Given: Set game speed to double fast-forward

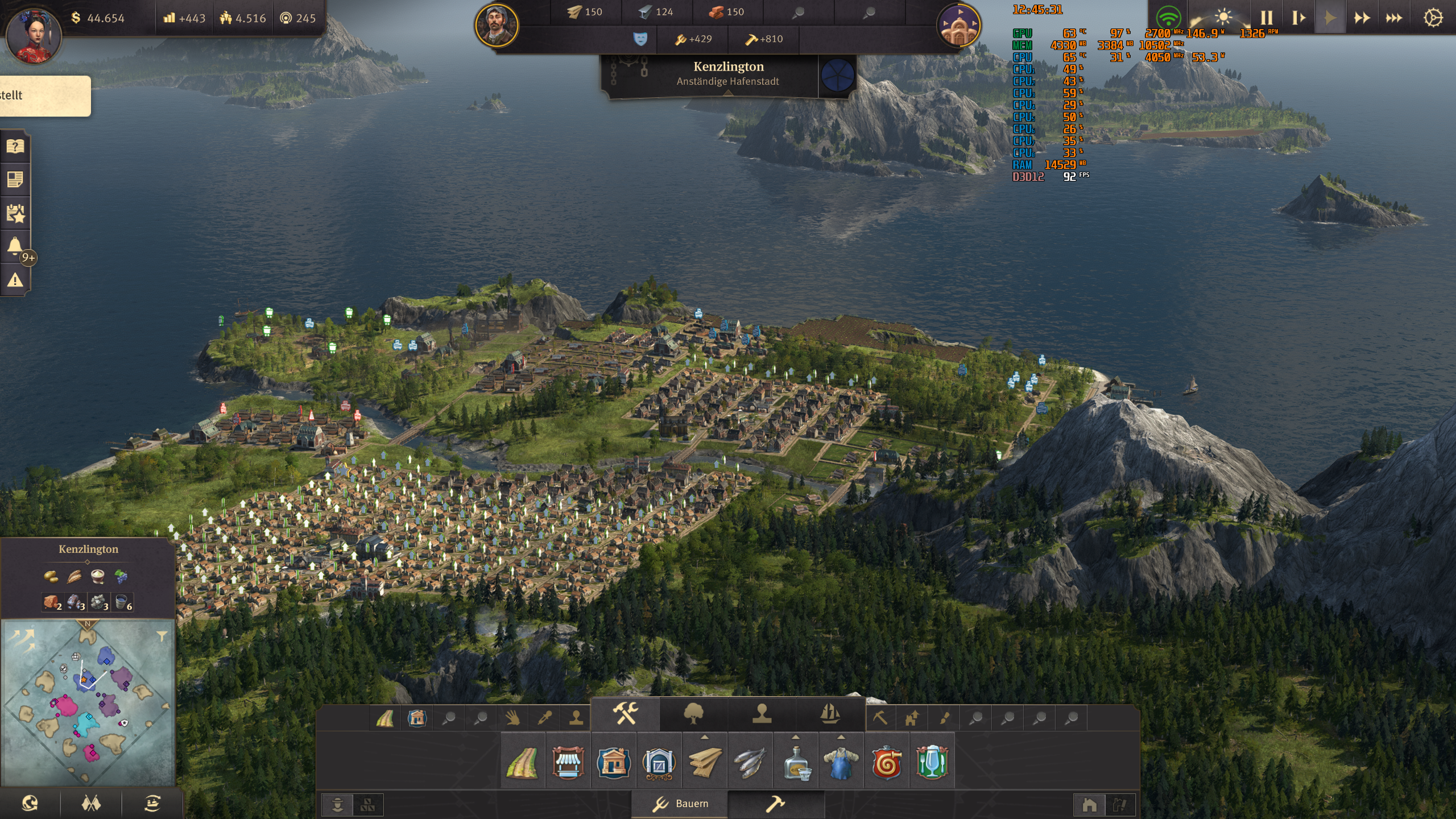Looking at the screenshot, I should coord(1362,18).
